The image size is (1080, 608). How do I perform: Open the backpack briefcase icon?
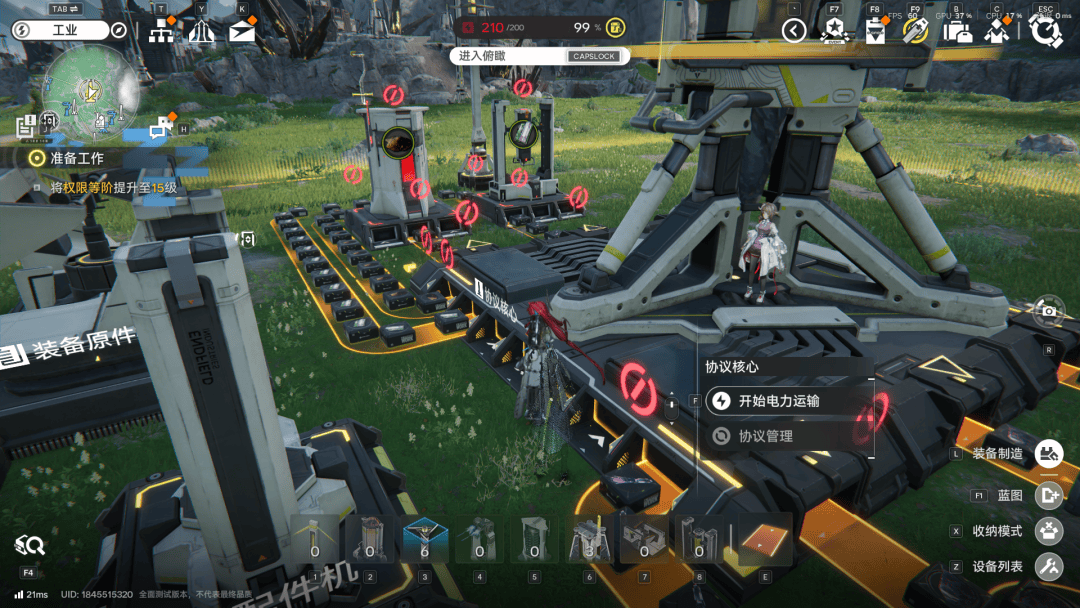click(957, 31)
